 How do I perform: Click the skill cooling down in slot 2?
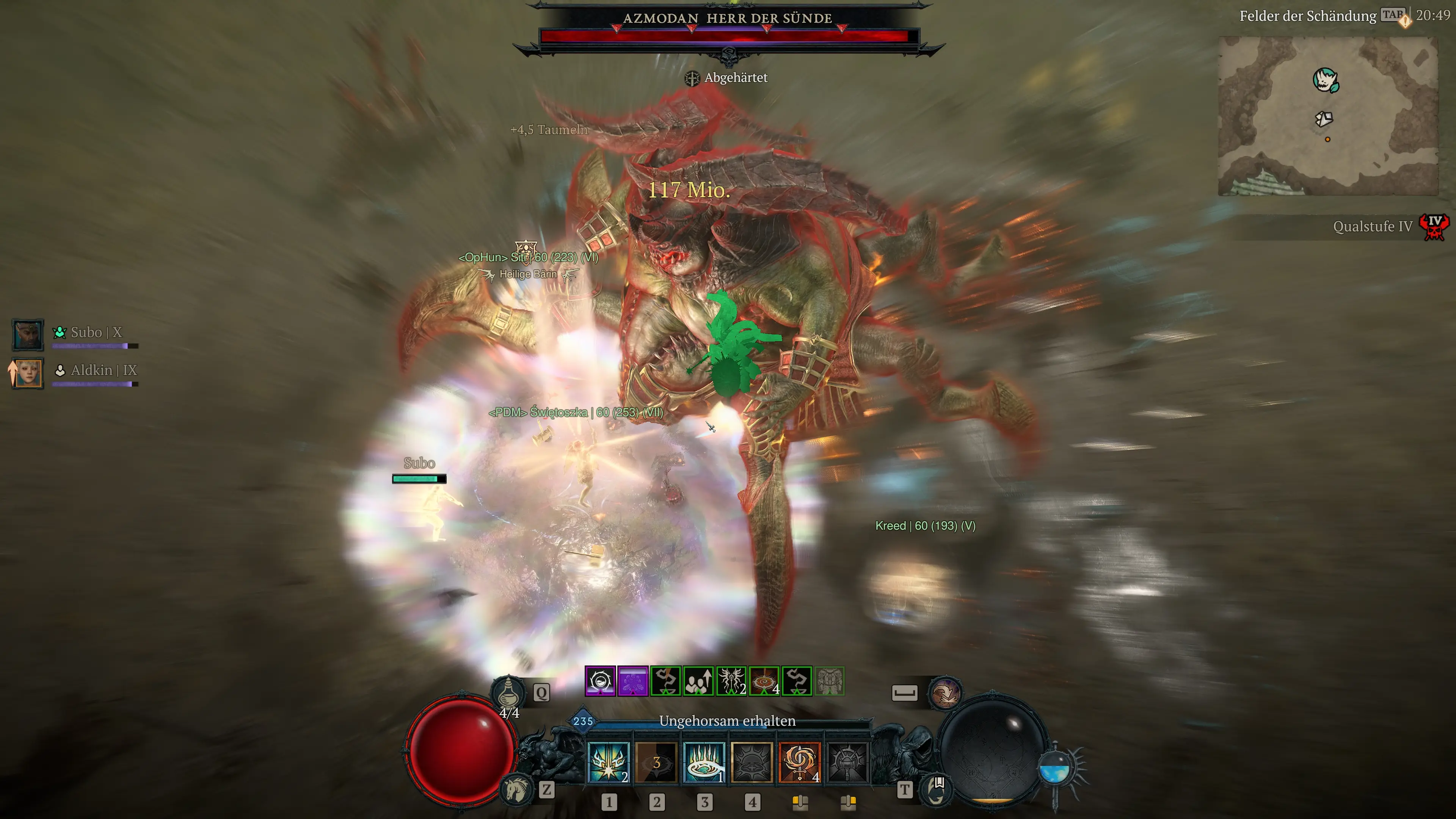[x=657, y=763]
